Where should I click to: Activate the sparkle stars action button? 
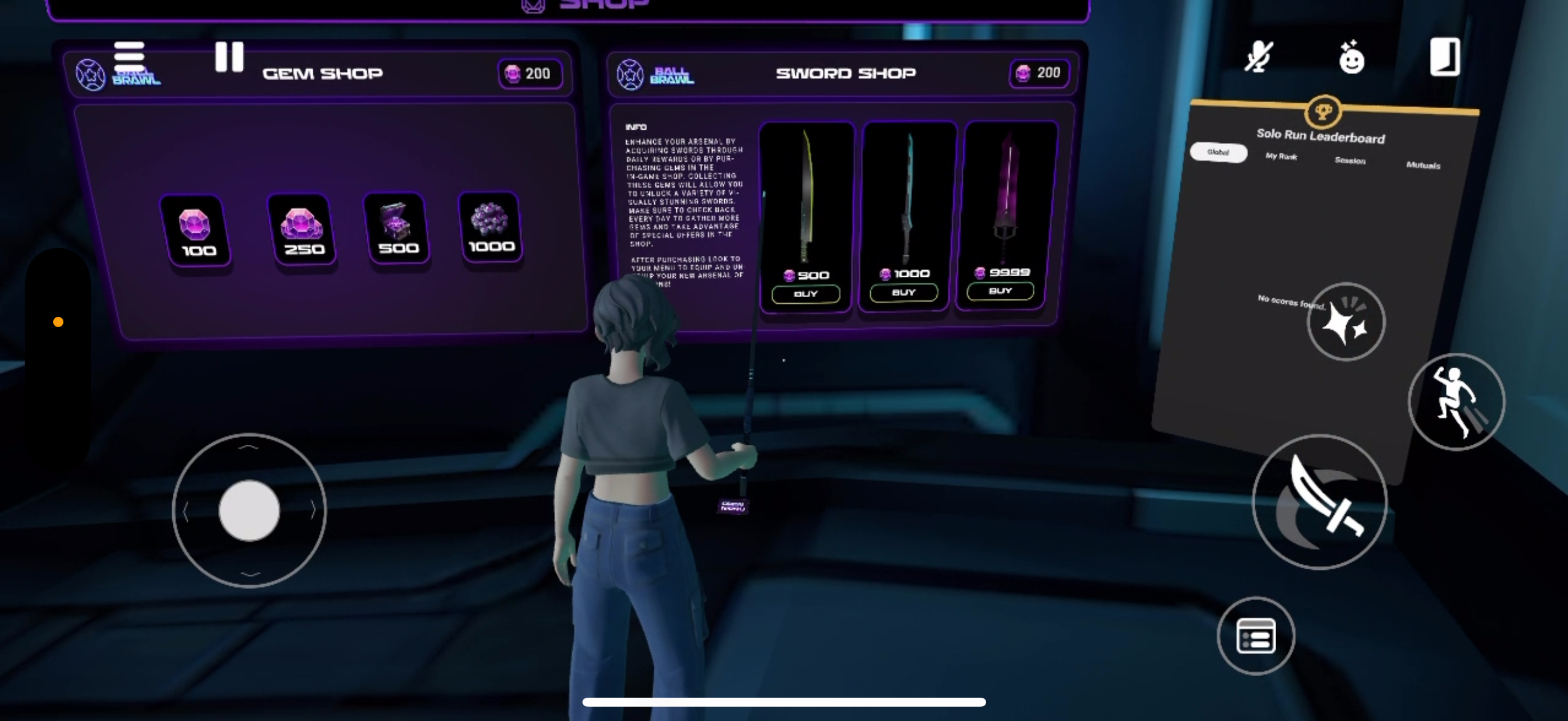coord(1346,321)
